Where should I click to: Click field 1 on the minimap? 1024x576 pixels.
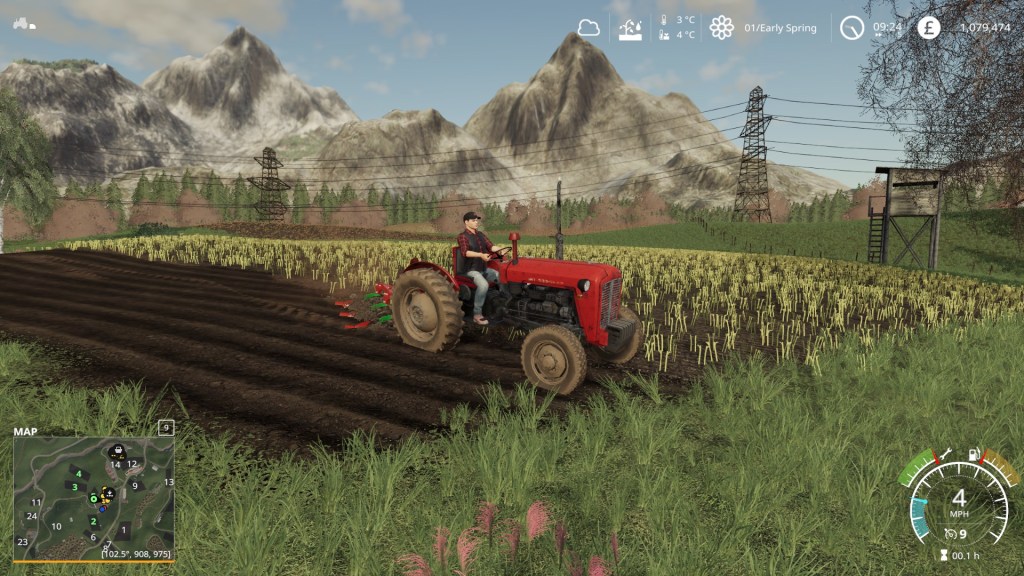[x=123, y=529]
